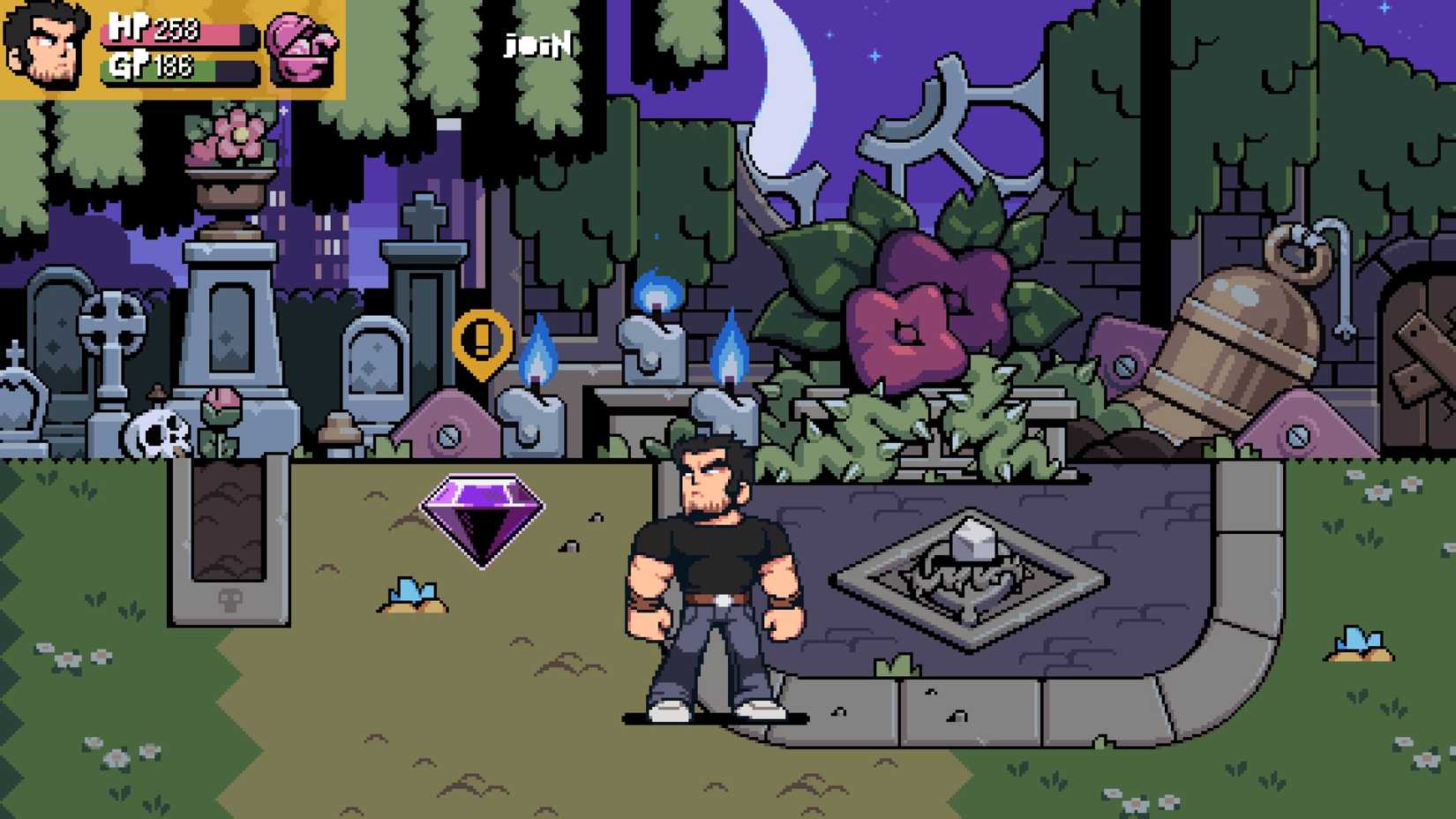Click the JOIN prompt at top center

point(537,42)
